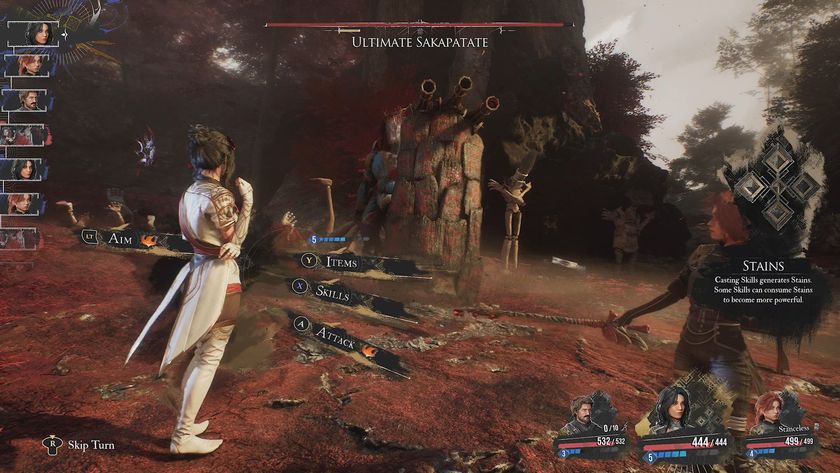Click the Stains diamond indicator panel
The image size is (840, 473).
tap(776, 186)
